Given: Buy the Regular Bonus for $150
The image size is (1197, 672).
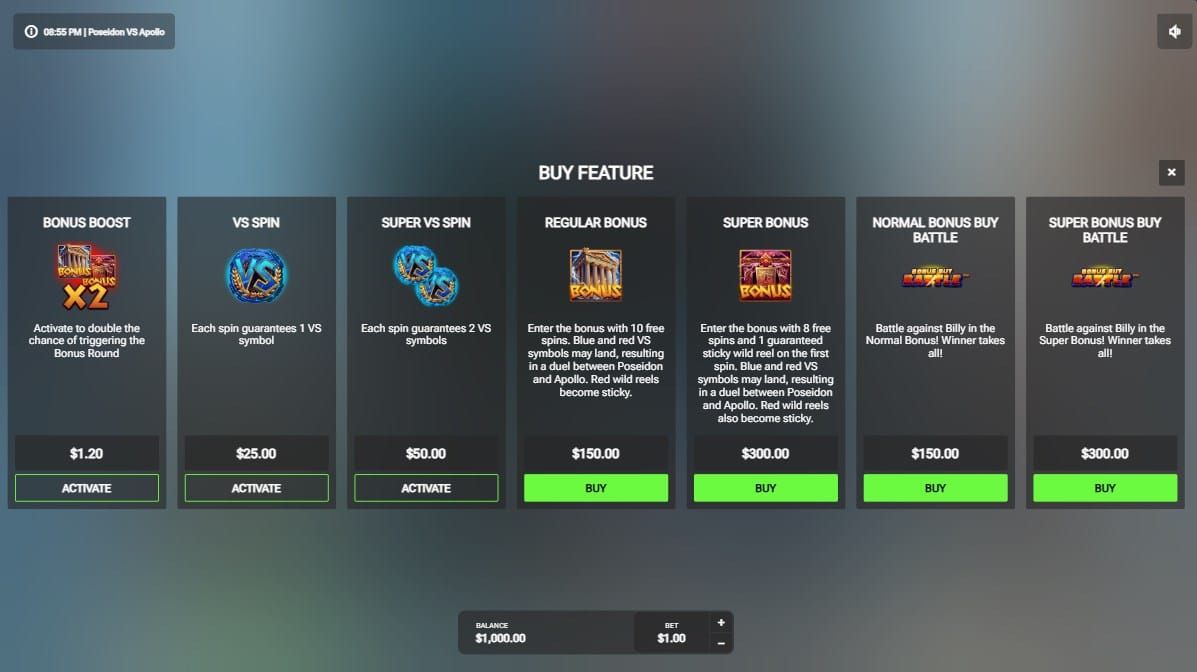Looking at the screenshot, I should coord(596,488).
